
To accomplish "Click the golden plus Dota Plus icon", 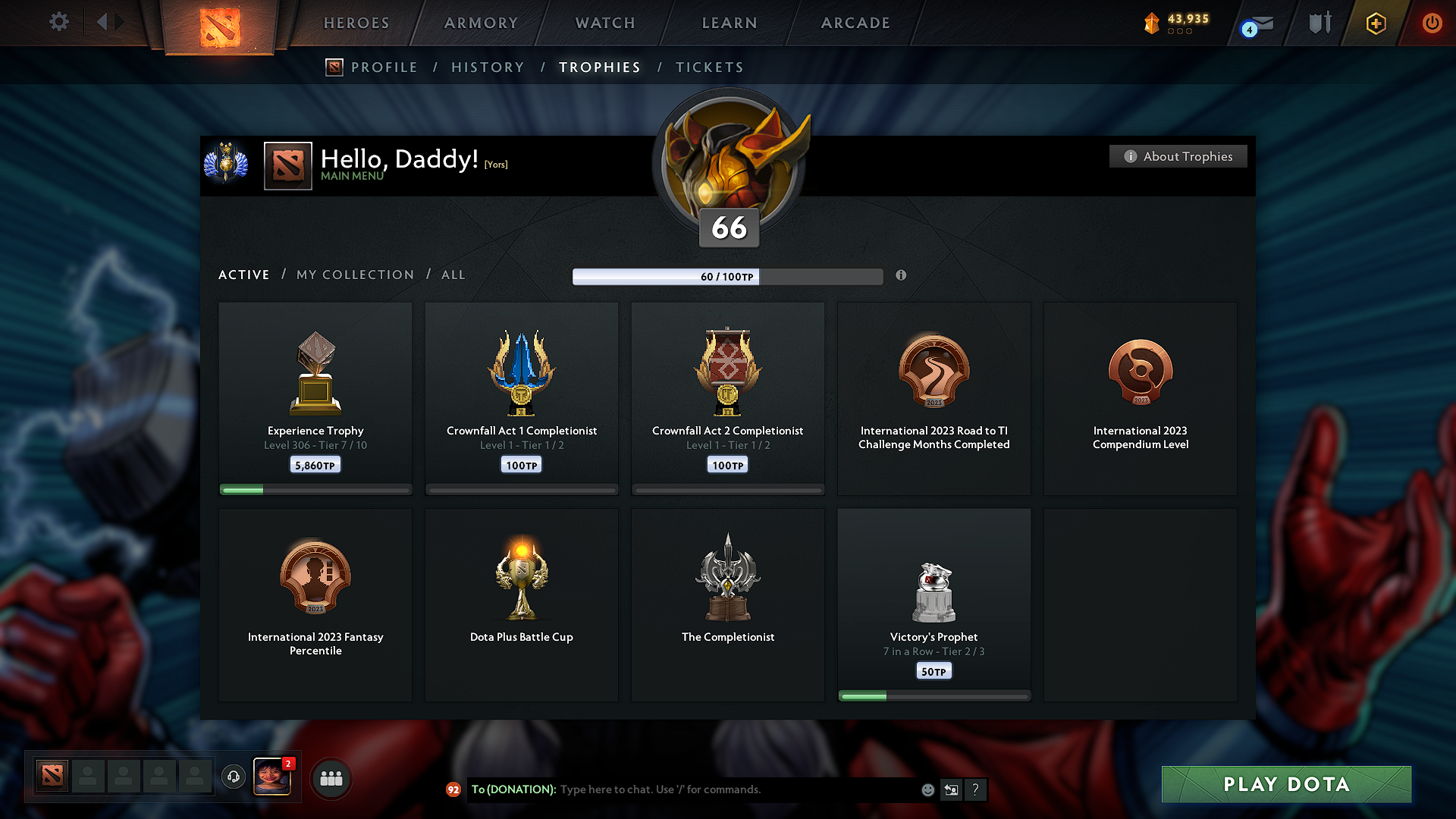I will coord(1375,23).
